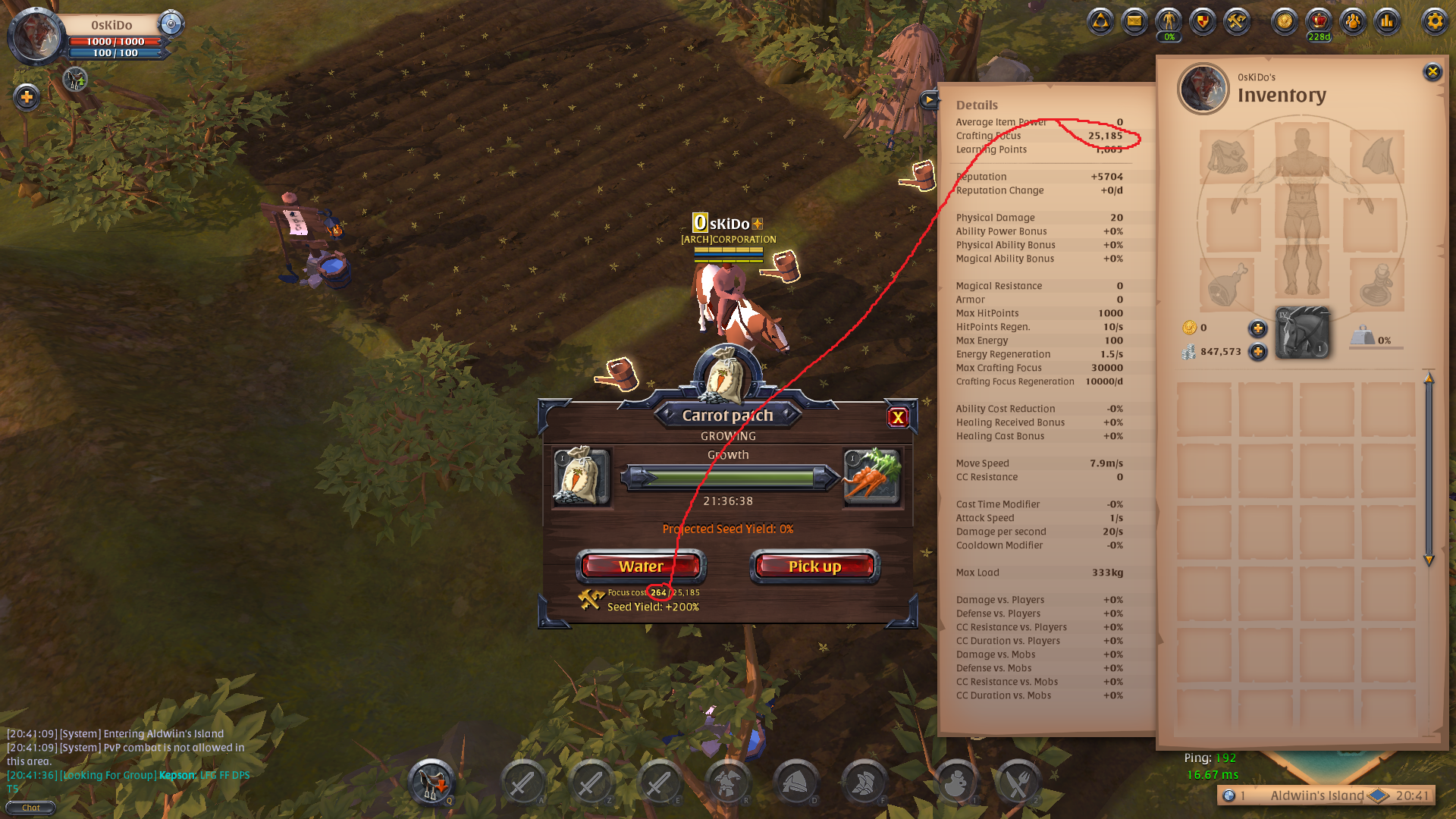Open the in-game mail icon
The height and width of the screenshot is (819, 1456).
point(1134,23)
